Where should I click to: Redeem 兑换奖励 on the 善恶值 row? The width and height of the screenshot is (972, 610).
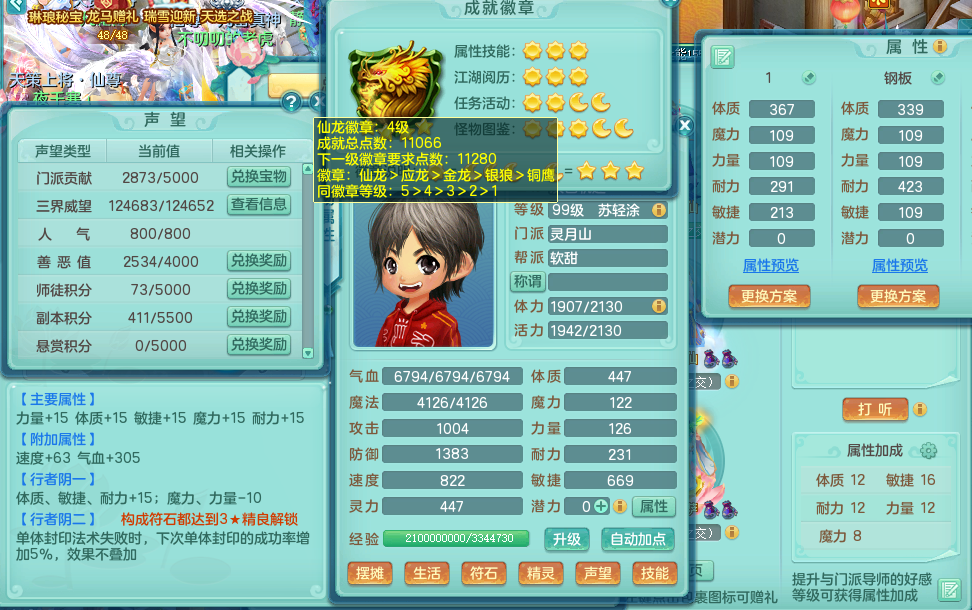[x=259, y=261]
